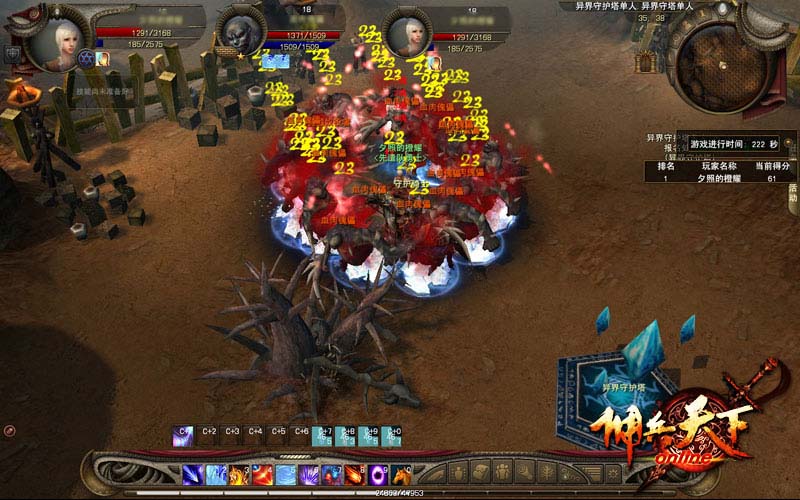Screen dimensions: 800x500
Task: Cast the orange fireball skill in slot 8
Action: pos(357,474)
